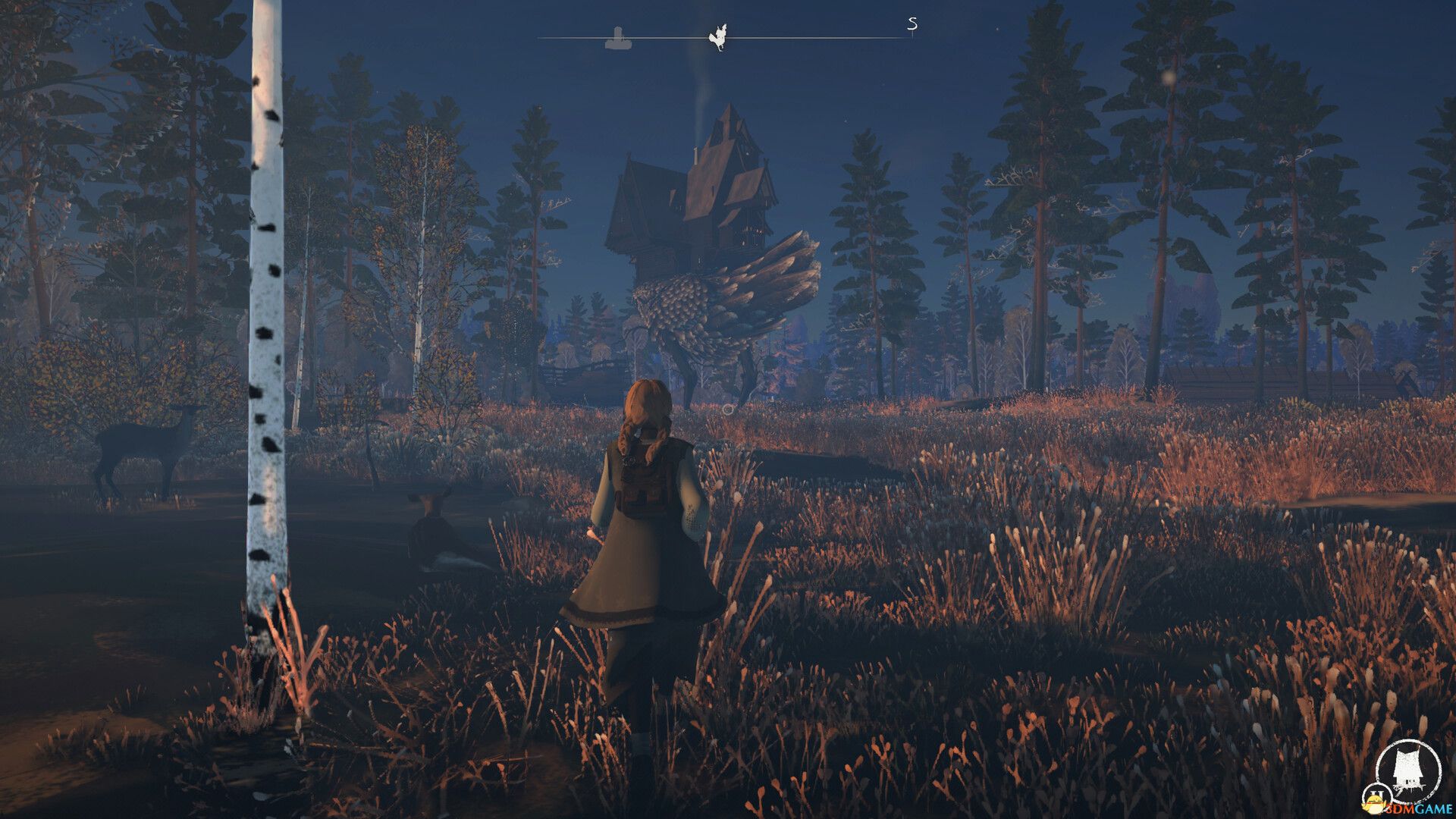1456x819 pixels.
Task: Click the hut icon in the circle
Action: click(1407, 770)
